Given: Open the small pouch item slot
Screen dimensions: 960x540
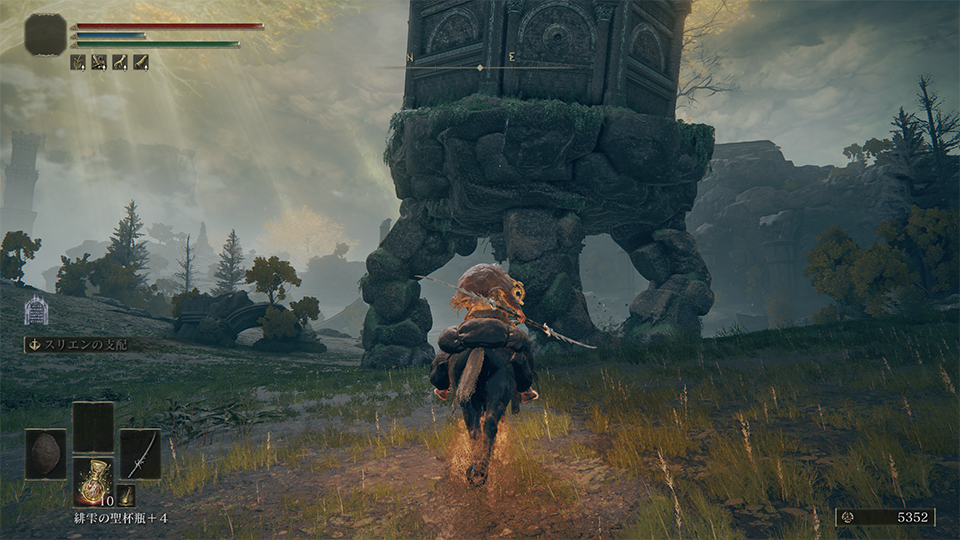Looking at the screenshot, I should [126, 495].
